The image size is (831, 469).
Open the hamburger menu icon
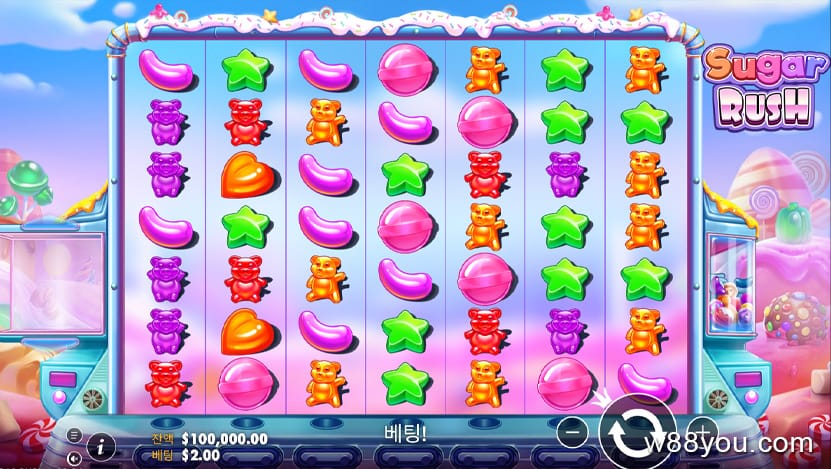click(74, 436)
